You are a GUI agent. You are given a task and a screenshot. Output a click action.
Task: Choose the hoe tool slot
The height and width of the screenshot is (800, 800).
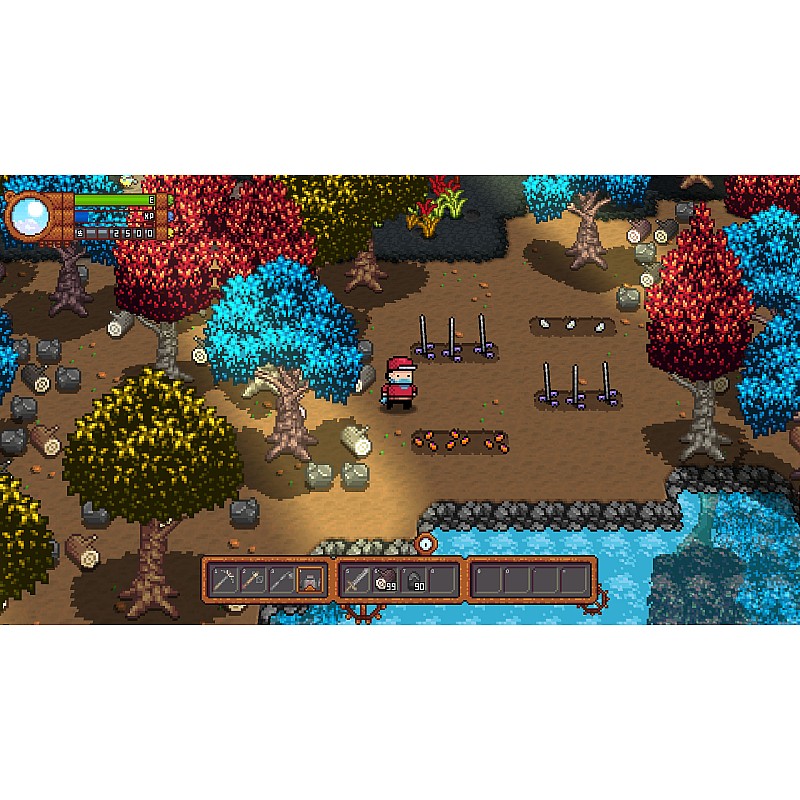point(282,579)
